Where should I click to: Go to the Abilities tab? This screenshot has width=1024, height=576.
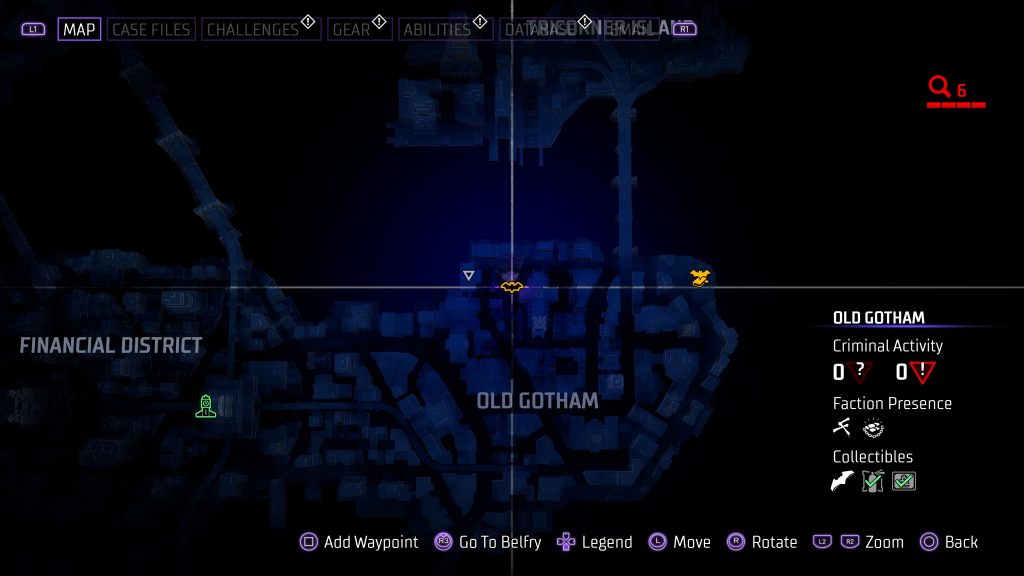pyautogui.click(x=436, y=29)
